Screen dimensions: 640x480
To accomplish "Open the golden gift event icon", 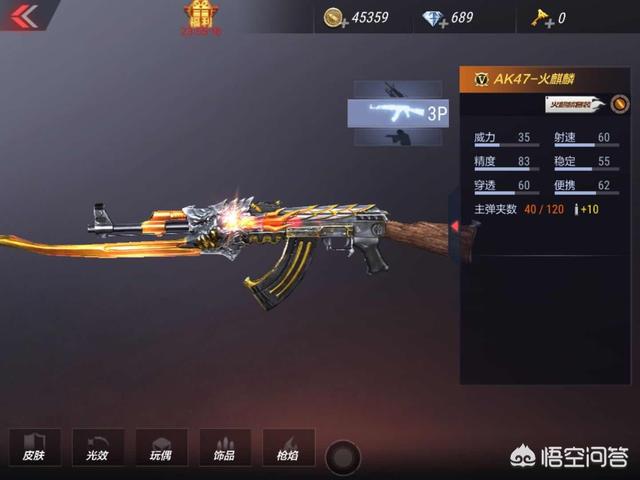I will point(201,14).
